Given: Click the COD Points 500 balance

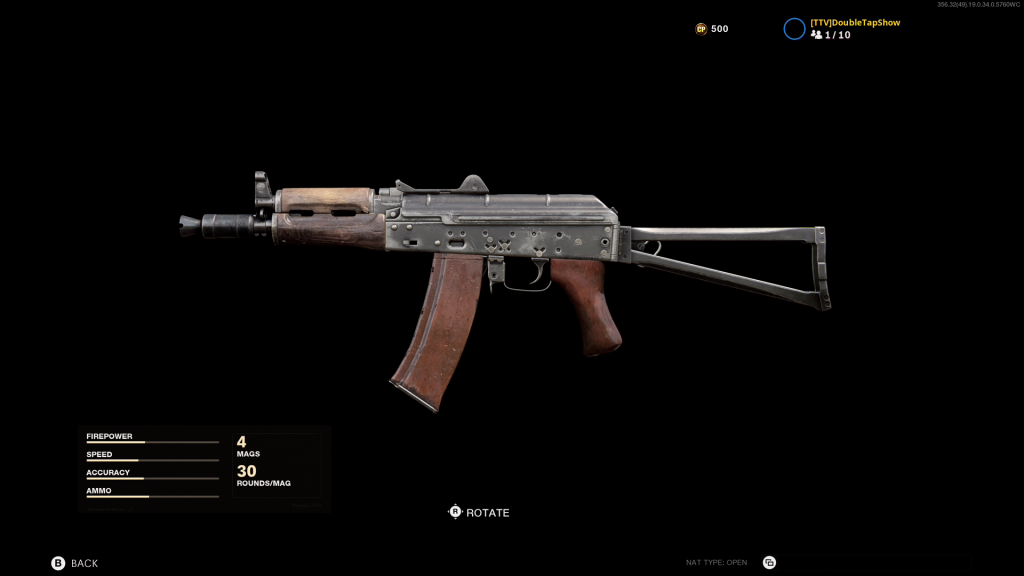Looking at the screenshot, I should click(712, 29).
